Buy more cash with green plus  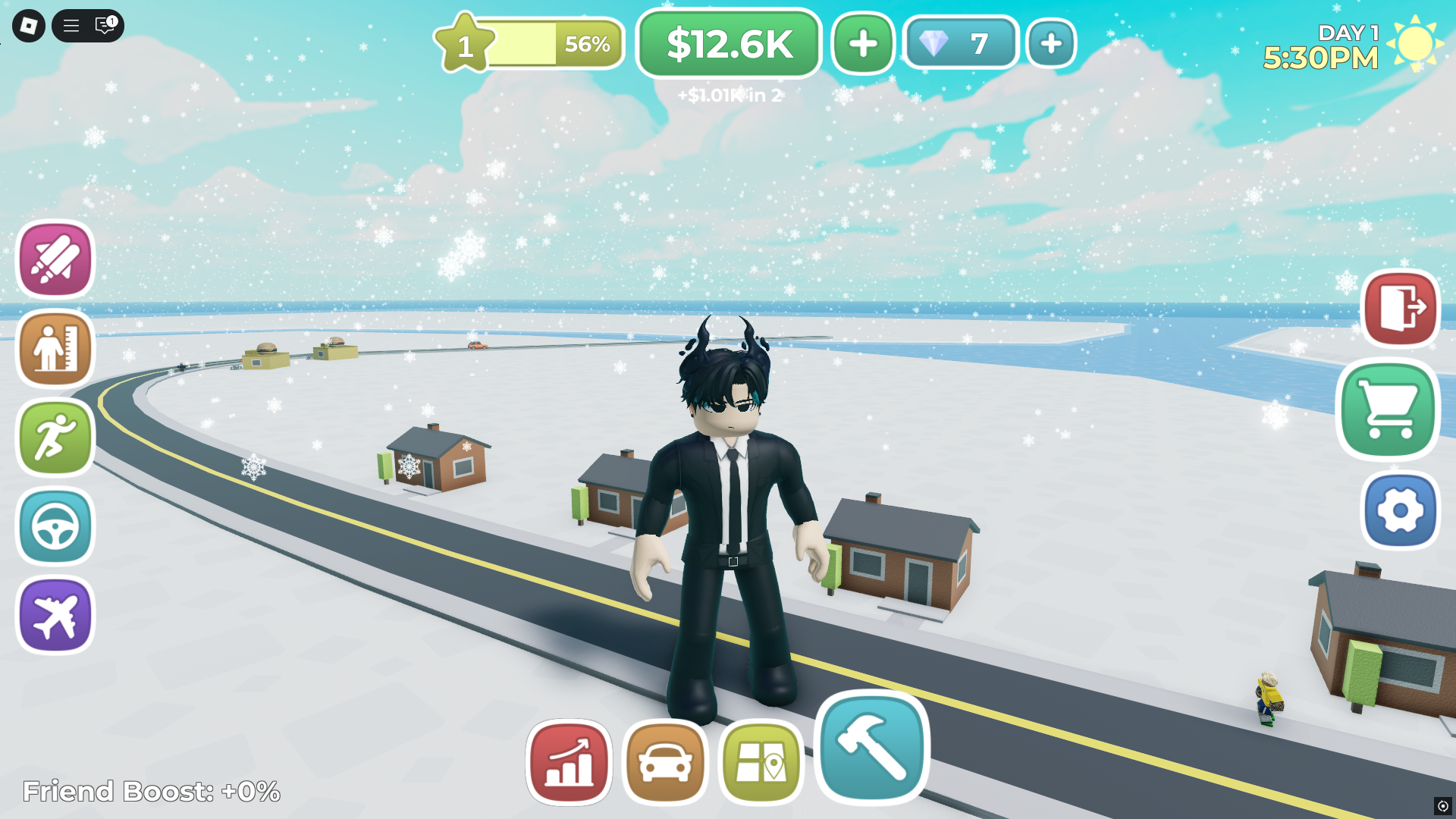861,44
